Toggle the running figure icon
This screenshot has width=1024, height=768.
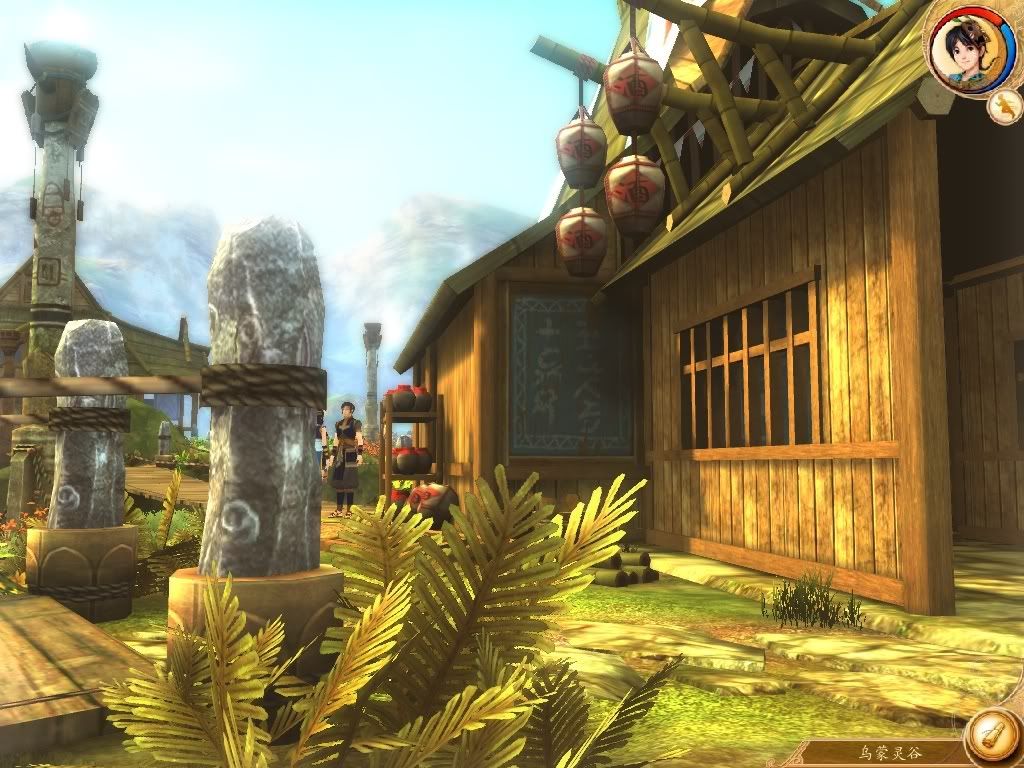pos(1004,105)
